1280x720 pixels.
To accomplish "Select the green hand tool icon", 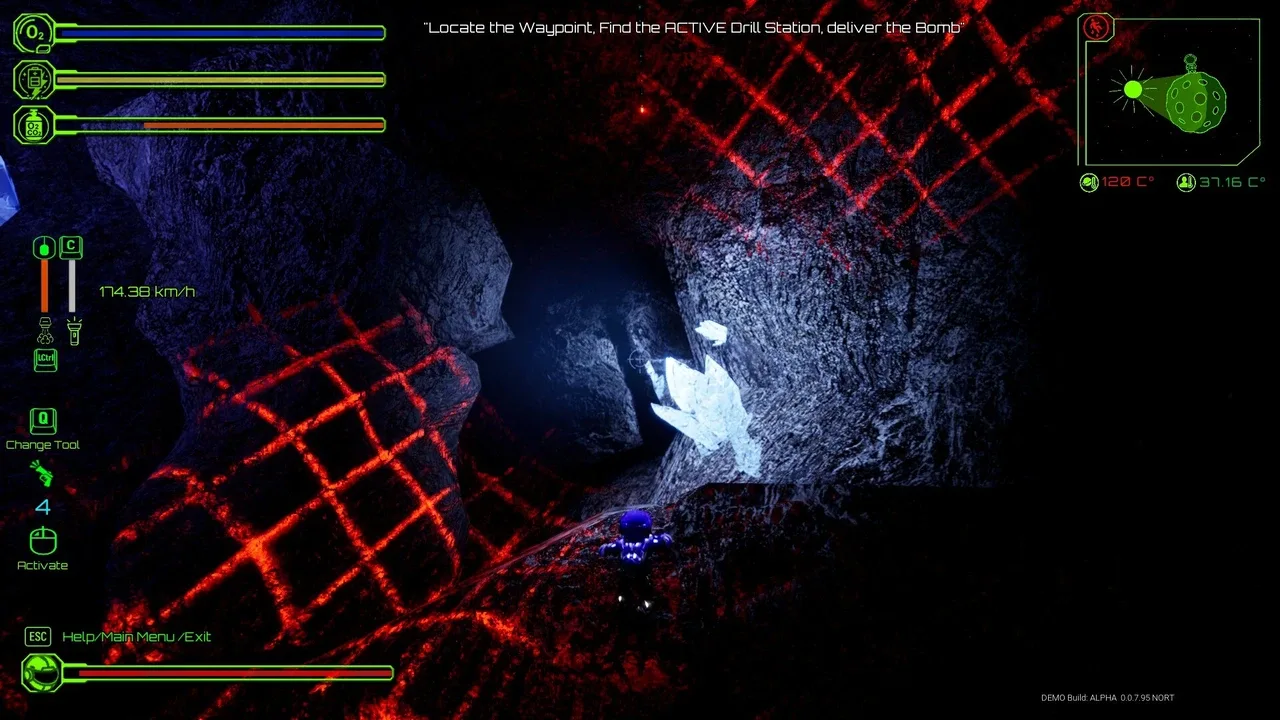I will point(42,473).
